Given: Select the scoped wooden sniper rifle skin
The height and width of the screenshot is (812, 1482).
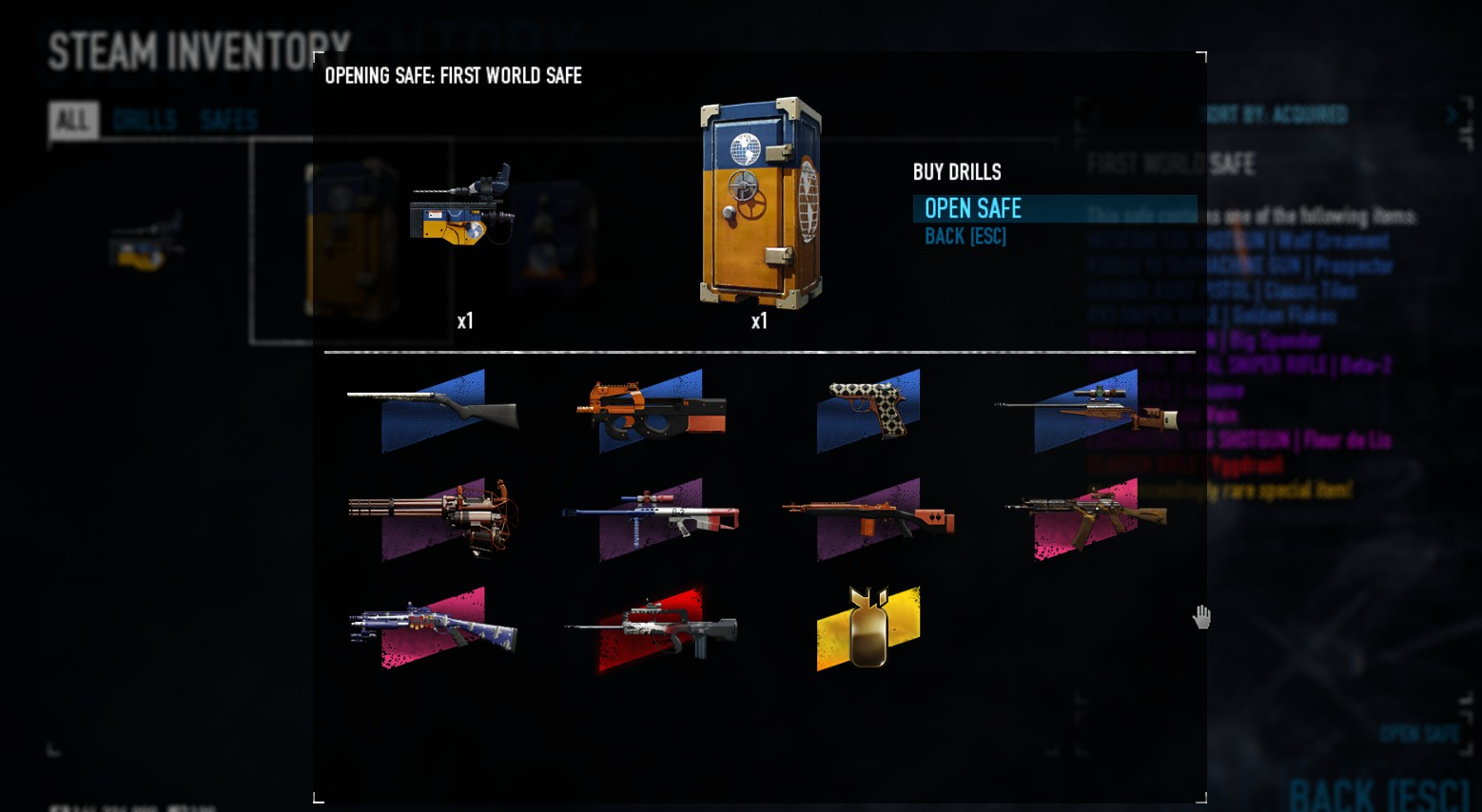Looking at the screenshot, I should 1086,410.
